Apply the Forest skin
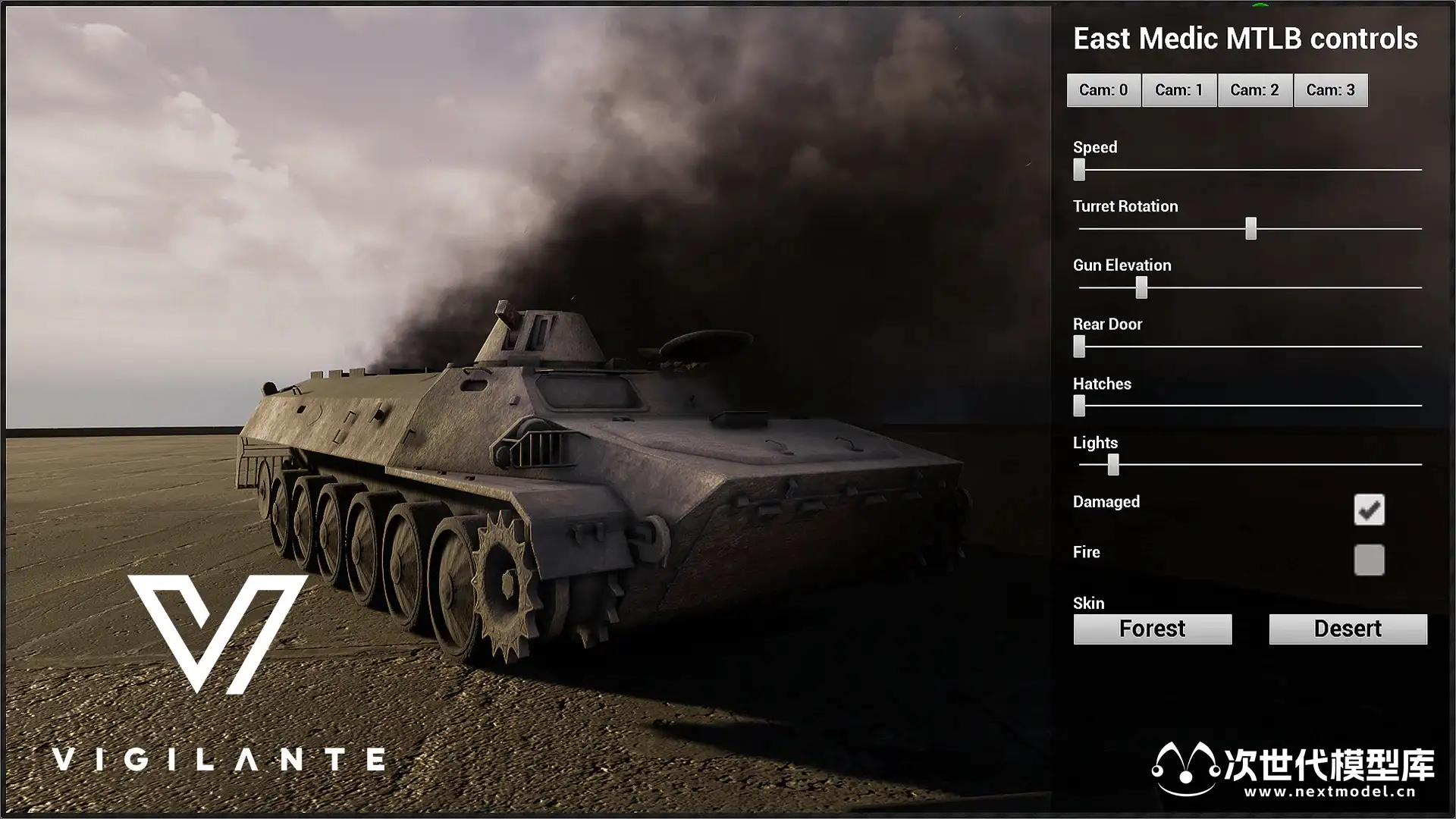The width and height of the screenshot is (1456, 819). [x=1152, y=629]
